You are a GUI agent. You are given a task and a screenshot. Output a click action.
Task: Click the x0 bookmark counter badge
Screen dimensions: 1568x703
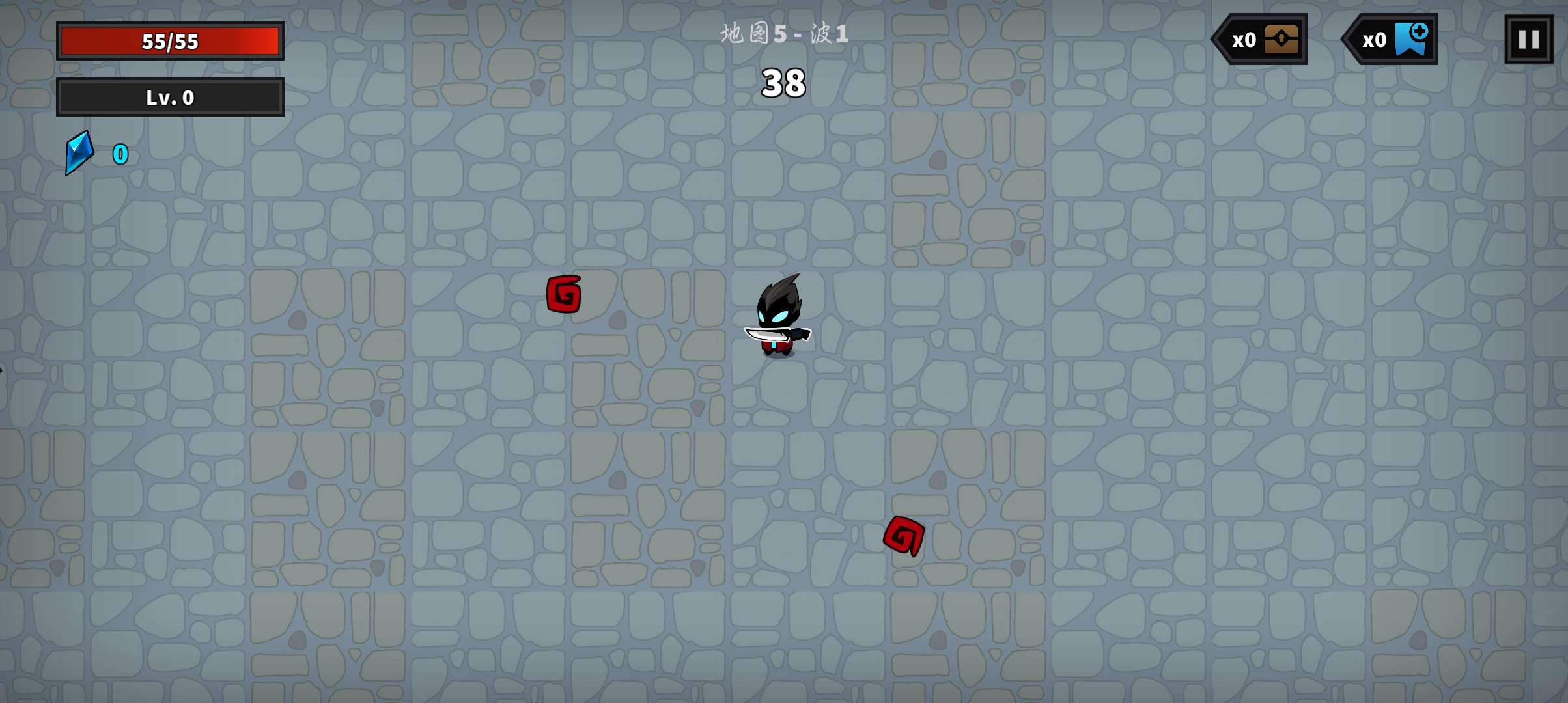pos(1389,39)
